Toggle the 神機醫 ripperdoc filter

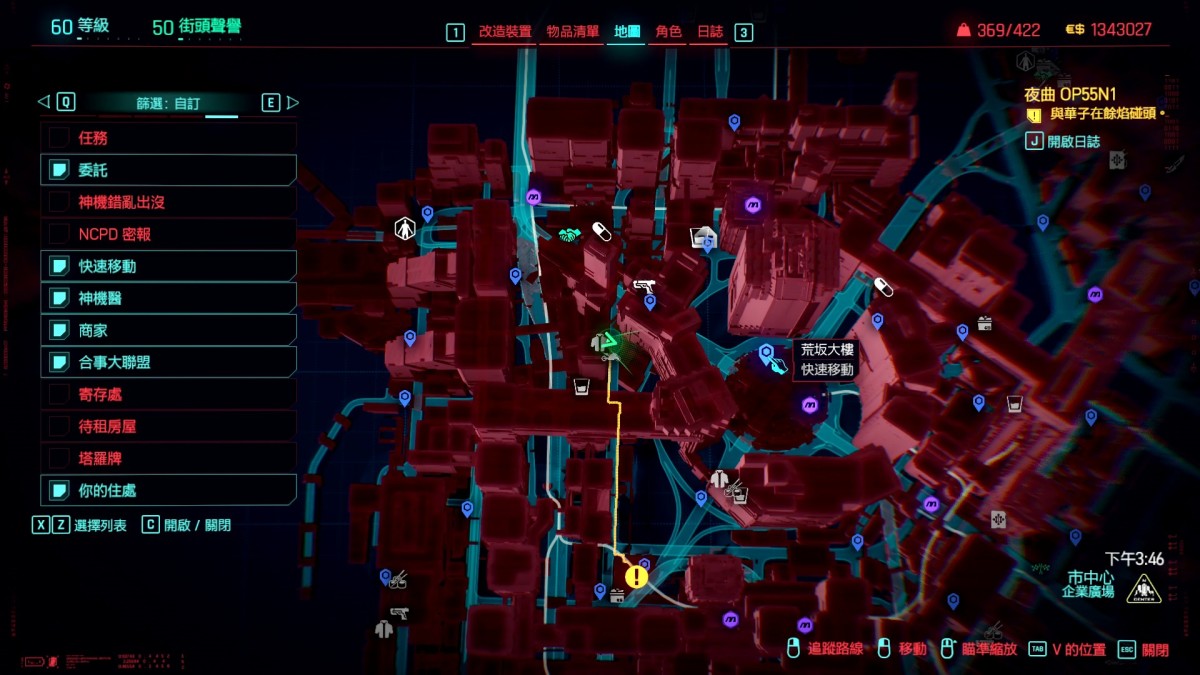pos(59,298)
